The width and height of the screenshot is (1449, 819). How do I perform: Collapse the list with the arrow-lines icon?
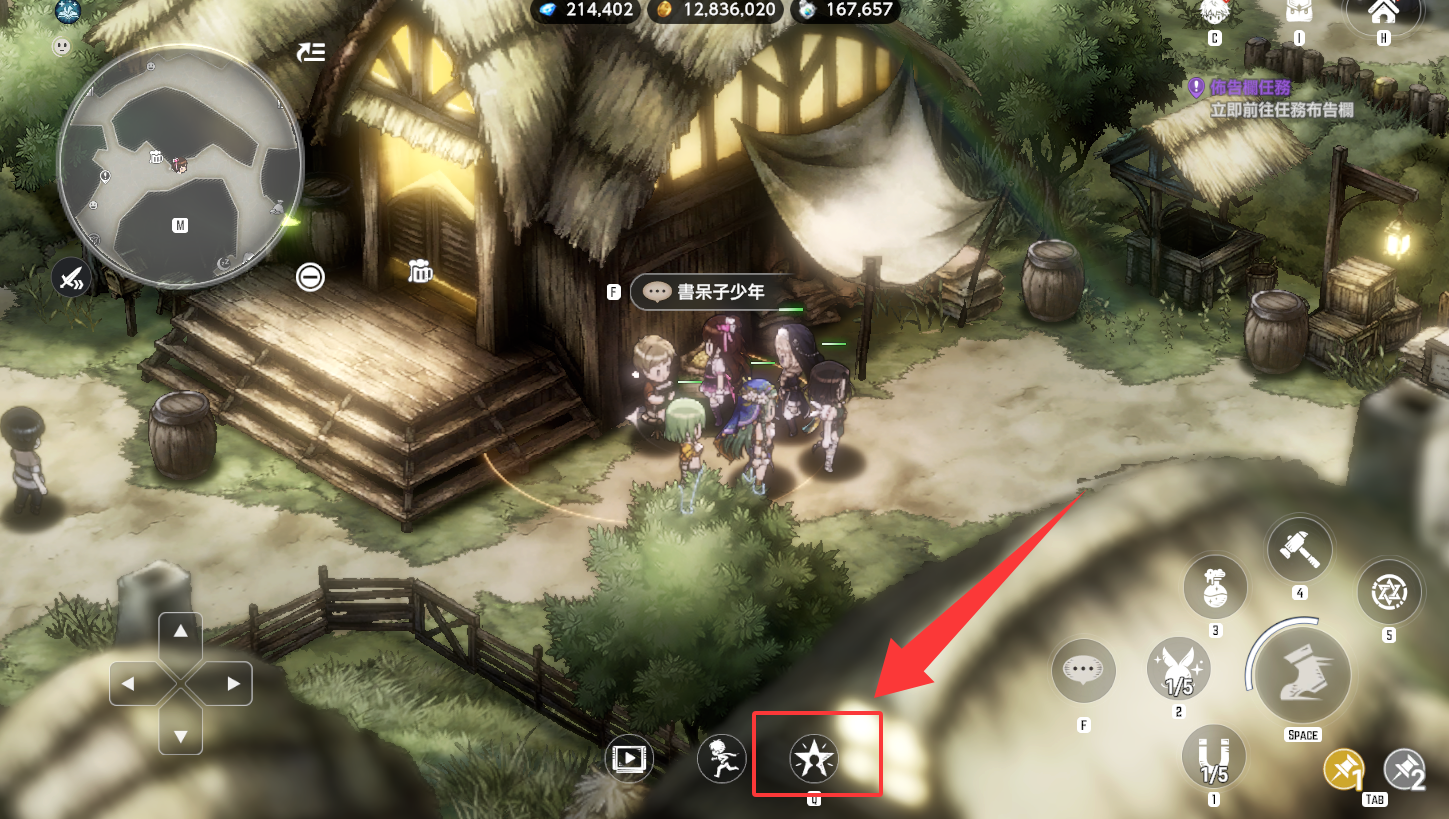(x=311, y=52)
